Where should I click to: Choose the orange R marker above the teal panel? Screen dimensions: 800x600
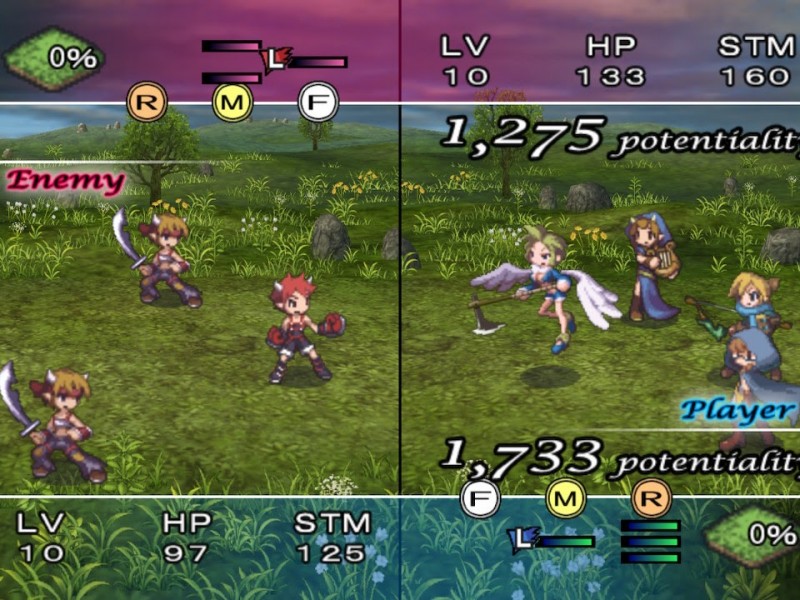[651, 497]
